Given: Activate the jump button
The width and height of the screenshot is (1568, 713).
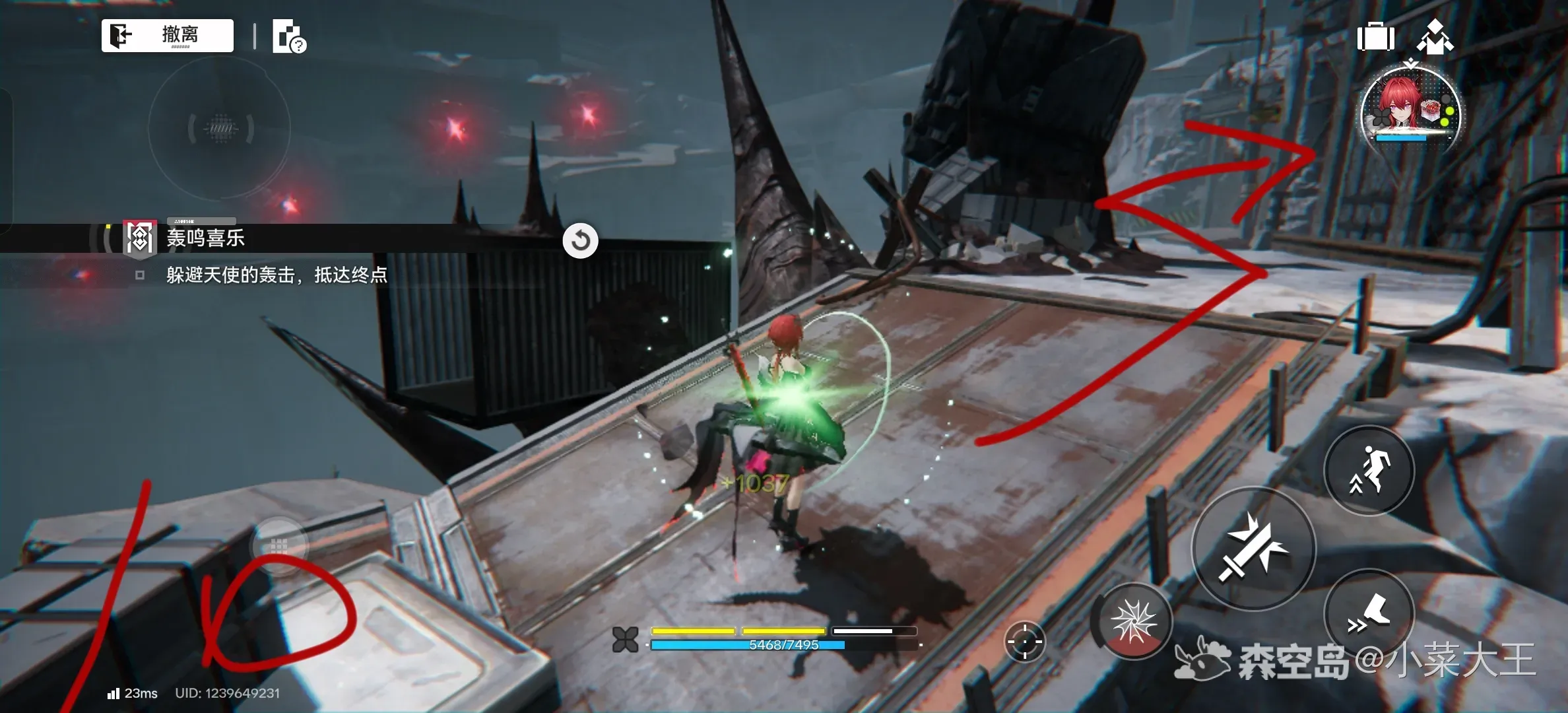Looking at the screenshot, I should (1369, 470).
